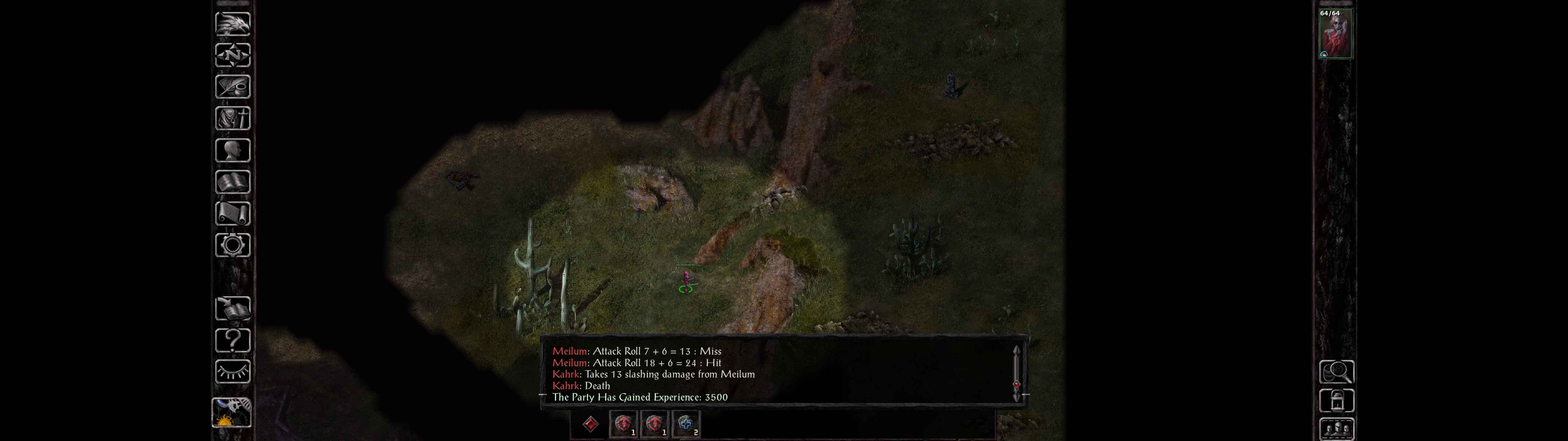Open the mage spellbook with the open book button
1568x441 pixels.
coord(232,182)
